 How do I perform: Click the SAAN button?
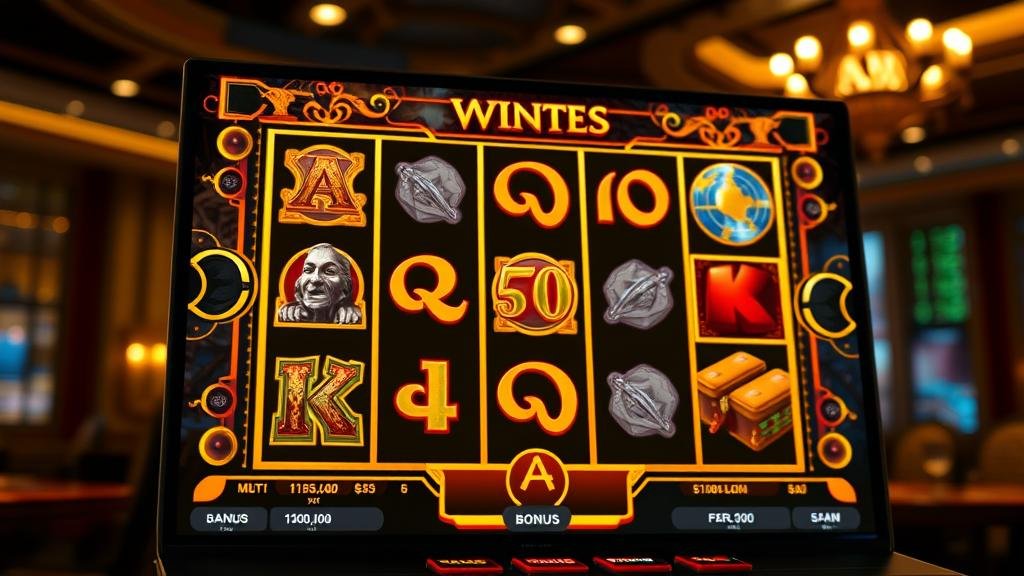pos(824,517)
